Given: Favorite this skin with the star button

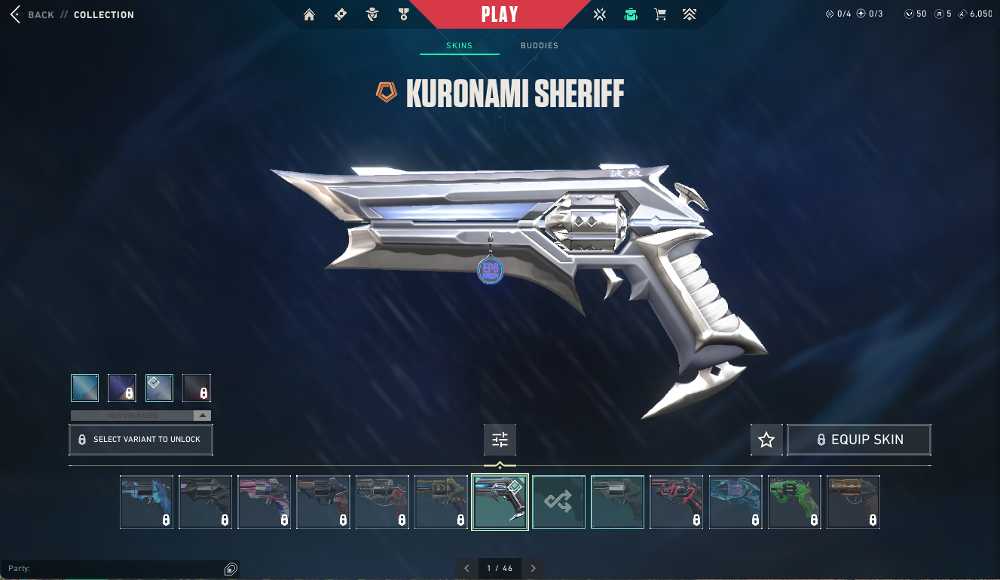Looking at the screenshot, I should (766, 440).
